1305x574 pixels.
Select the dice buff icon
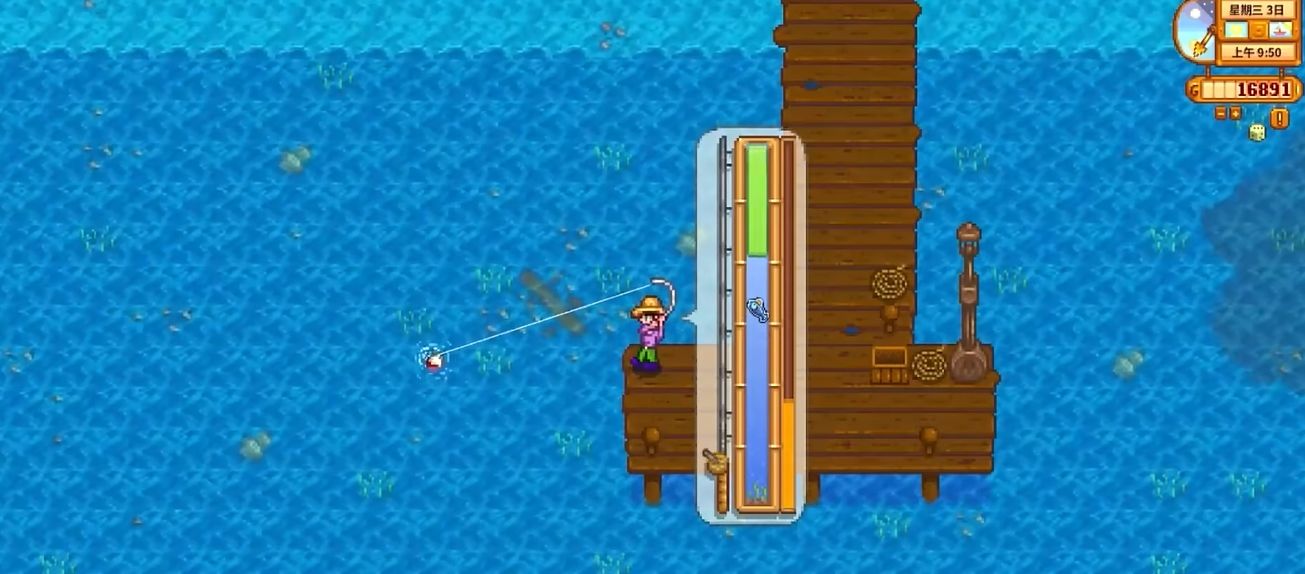coord(1257,132)
